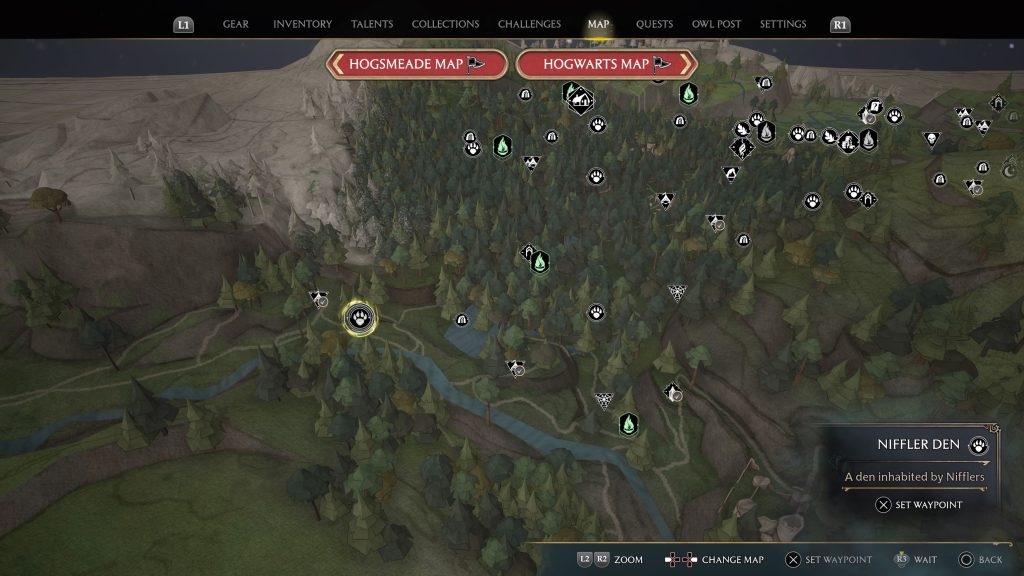Open the Gear tab
This screenshot has width=1024, height=576.
click(x=236, y=24)
